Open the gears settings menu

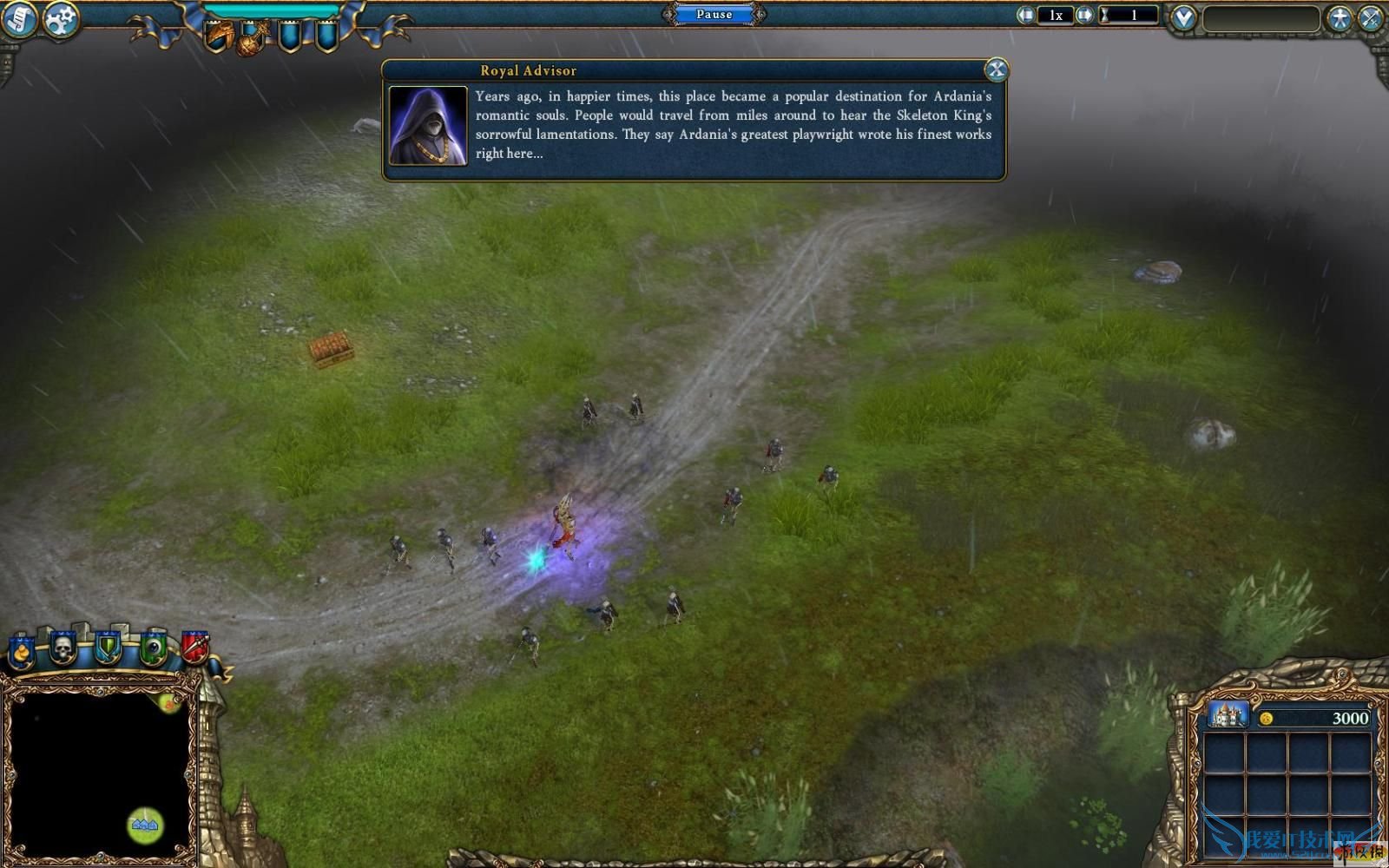coord(61,18)
